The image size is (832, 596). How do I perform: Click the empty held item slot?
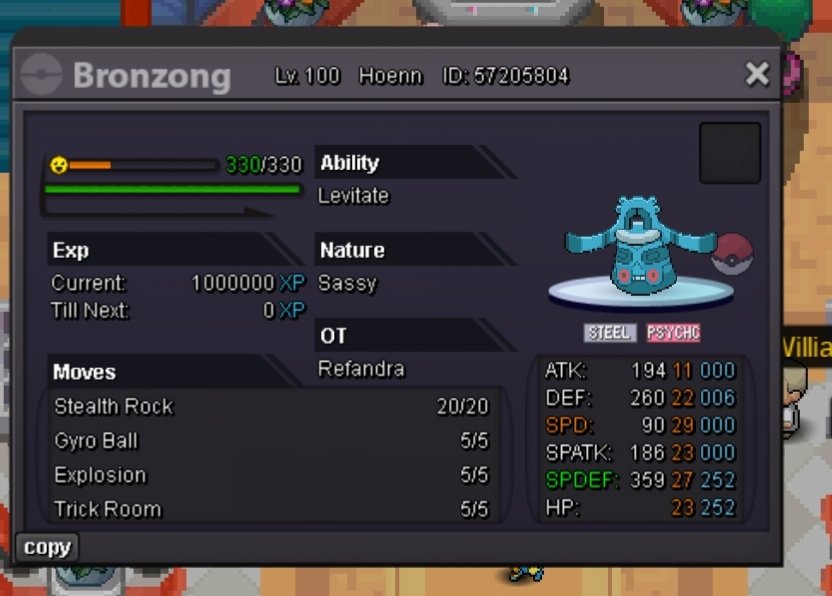(x=730, y=153)
